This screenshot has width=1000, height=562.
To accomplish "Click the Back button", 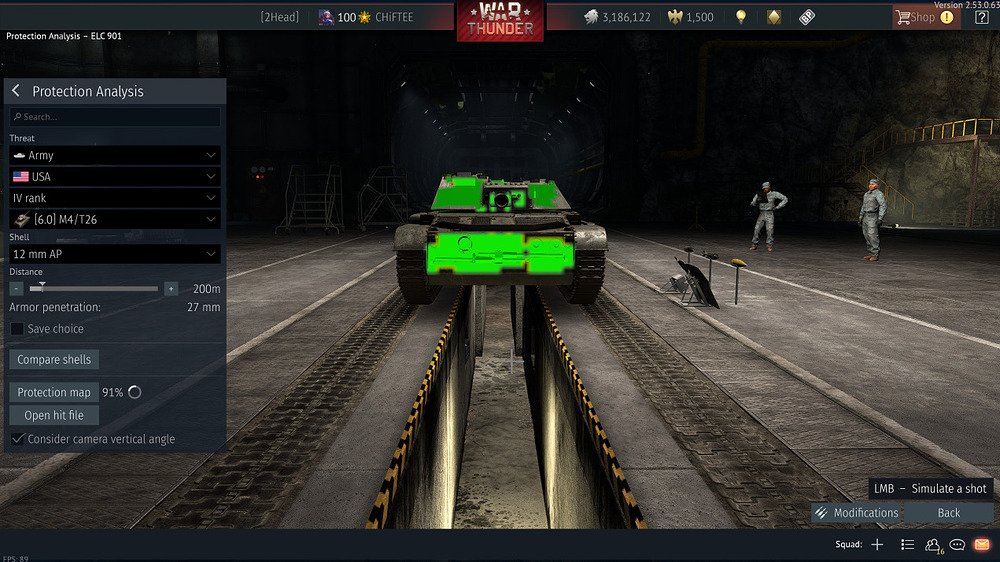I will pos(948,513).
